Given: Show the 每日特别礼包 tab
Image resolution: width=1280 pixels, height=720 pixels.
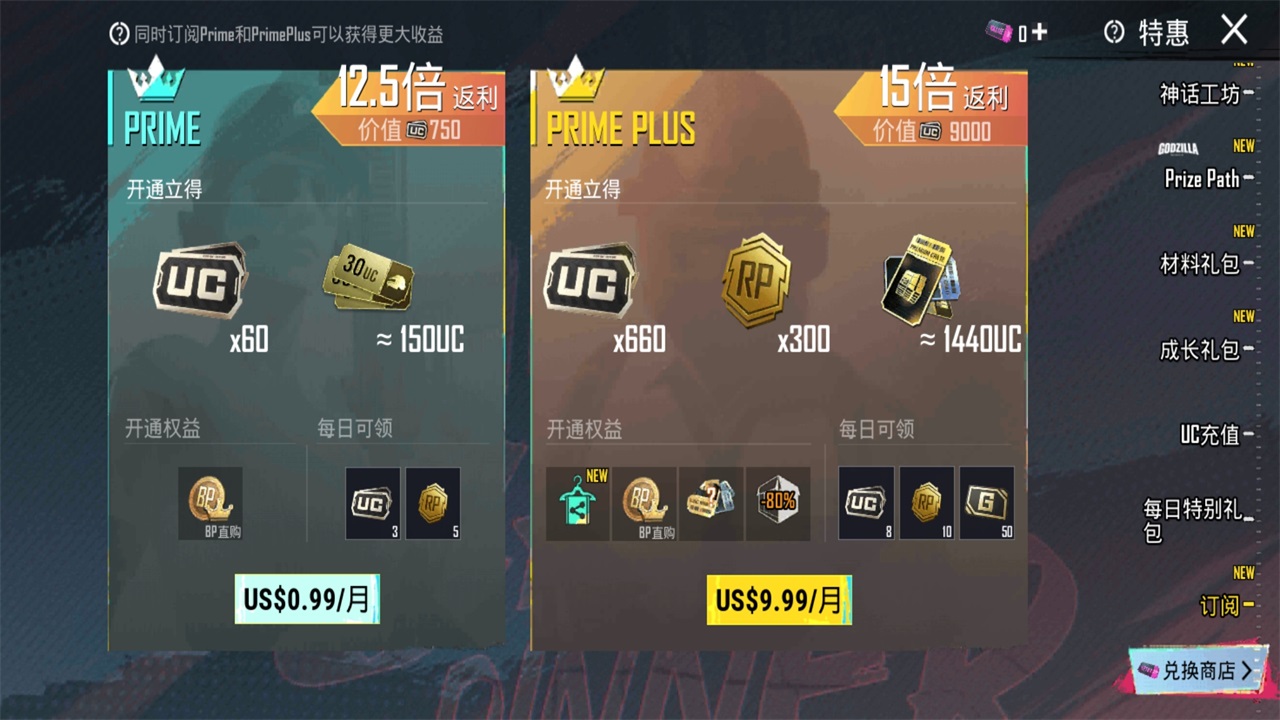Looking at the screenshot, I should (1194, 520).
